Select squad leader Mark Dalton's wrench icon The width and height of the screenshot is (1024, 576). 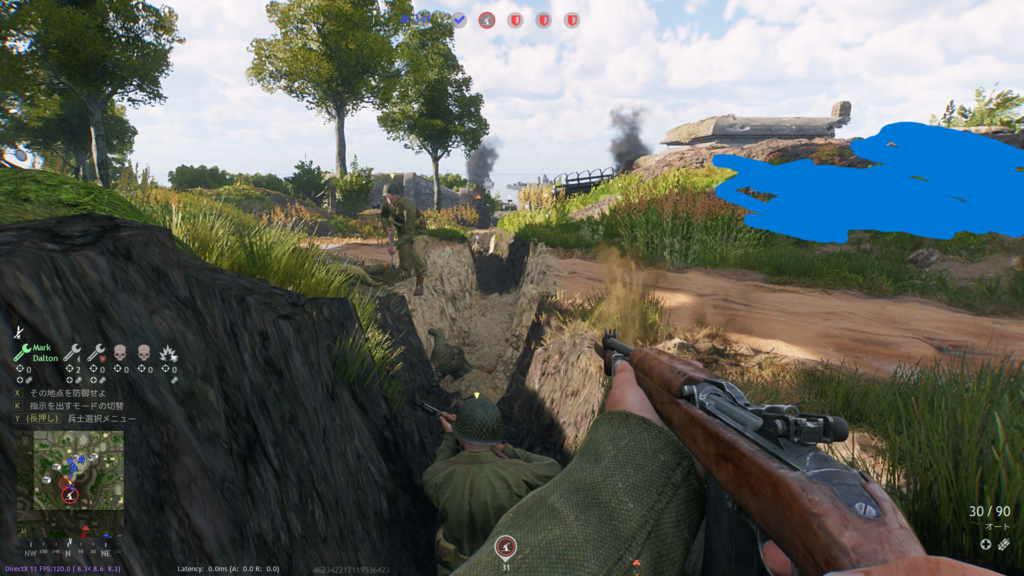point(22,353)
